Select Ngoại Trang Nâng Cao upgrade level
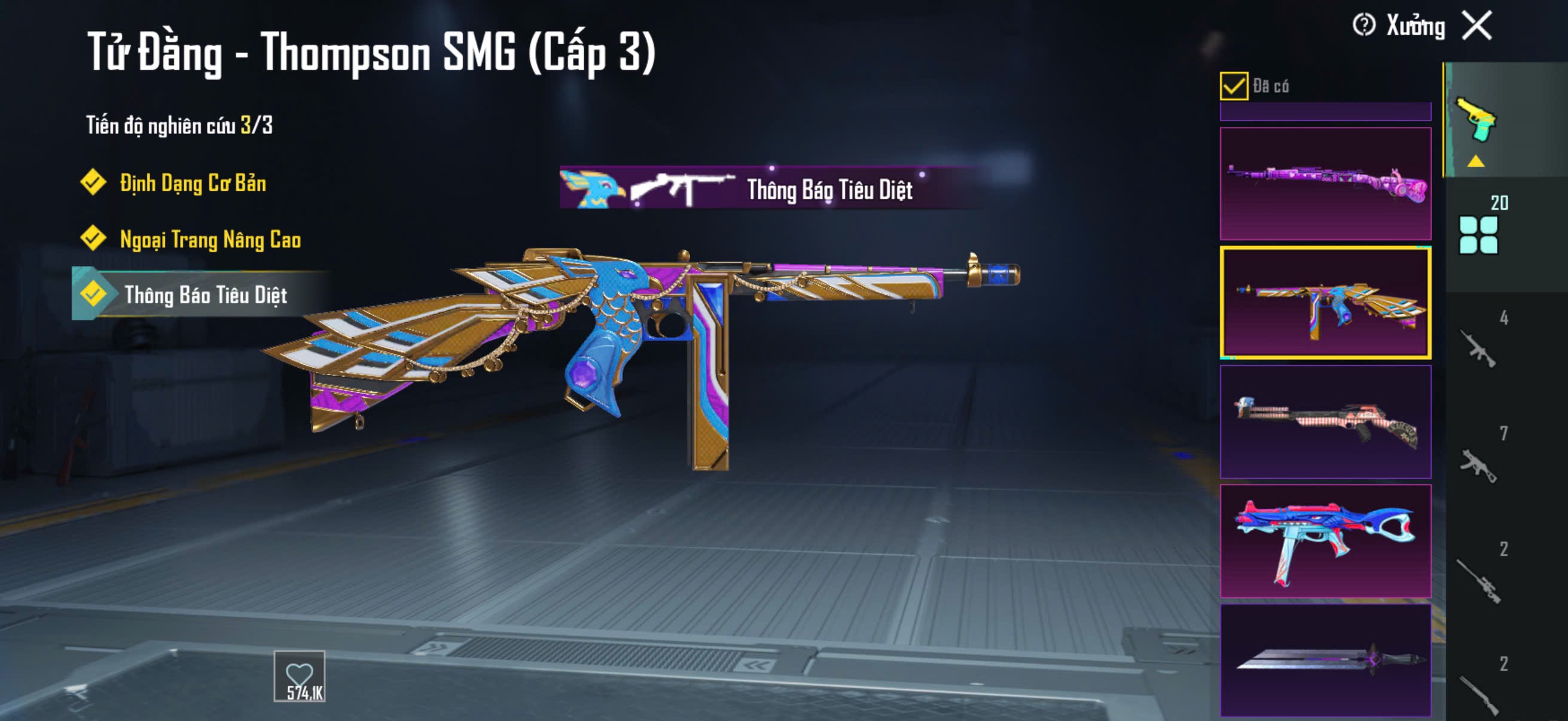The image size is (1568, 721). click(209, 239)
